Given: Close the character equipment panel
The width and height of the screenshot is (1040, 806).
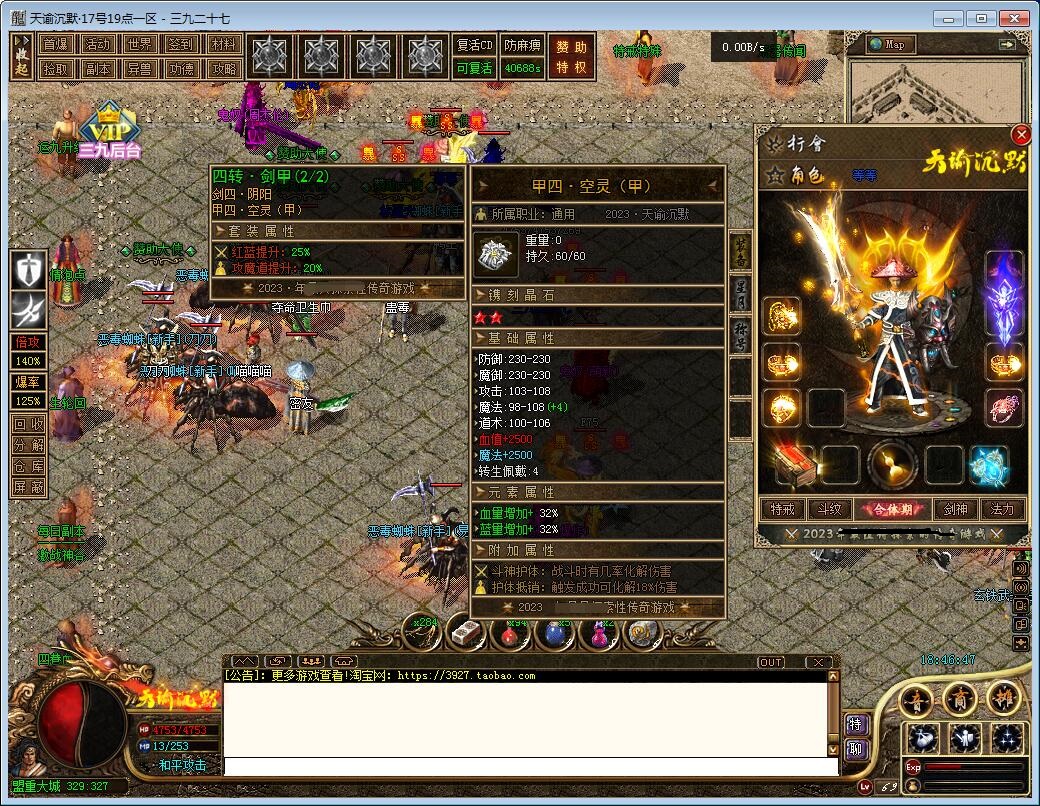Looking at the screenshot, I should tap(1020, 135).
